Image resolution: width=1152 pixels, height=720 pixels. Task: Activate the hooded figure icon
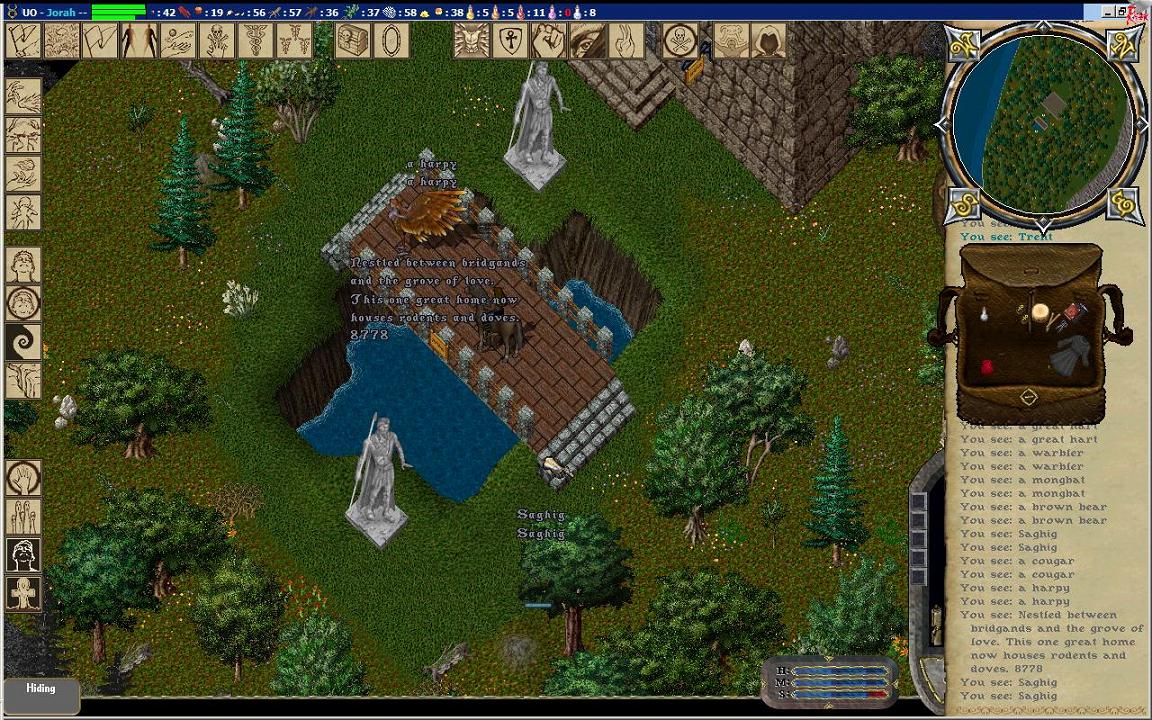point(768,41)
